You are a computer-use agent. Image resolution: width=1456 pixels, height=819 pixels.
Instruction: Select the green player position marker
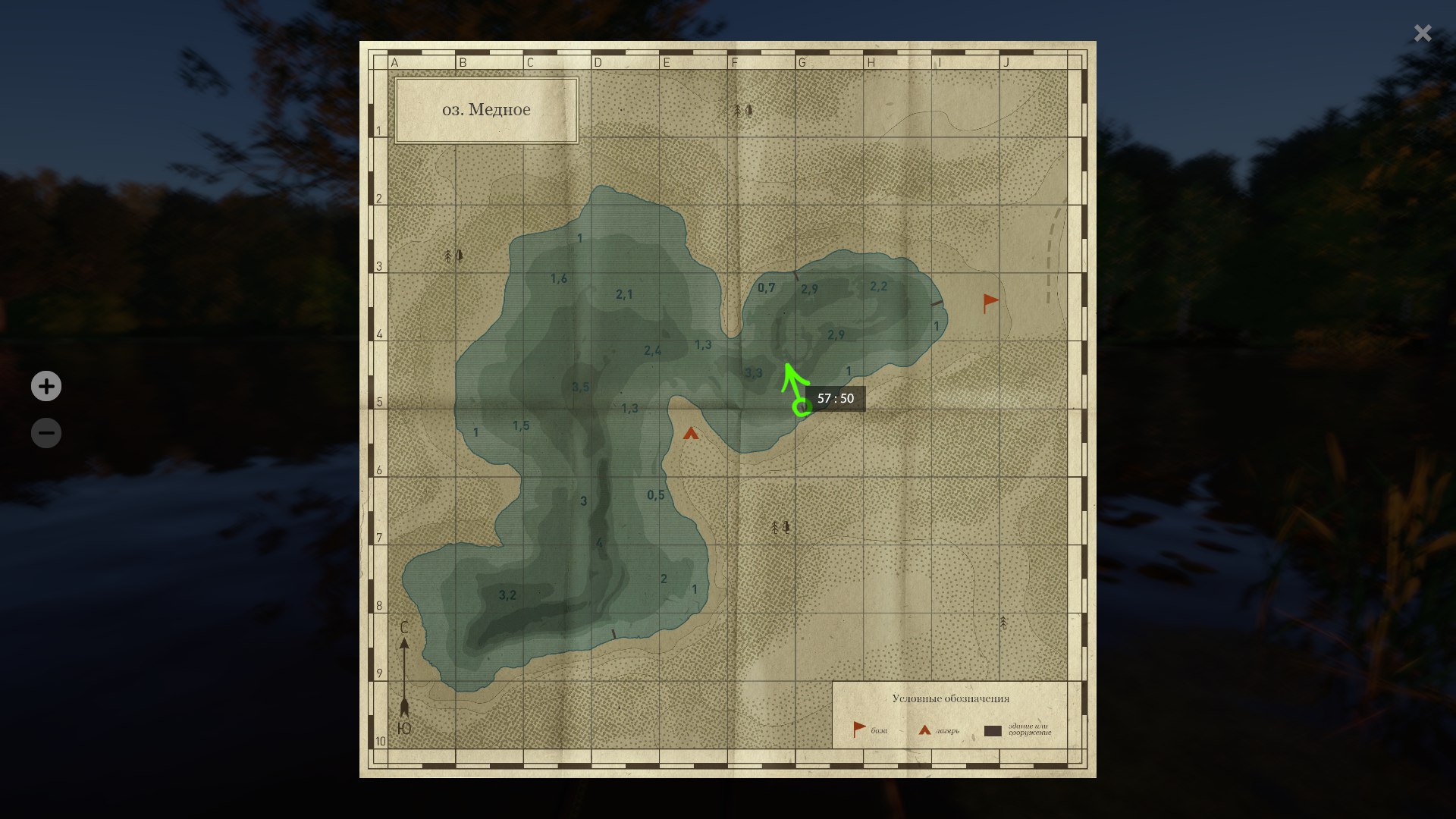802,407
